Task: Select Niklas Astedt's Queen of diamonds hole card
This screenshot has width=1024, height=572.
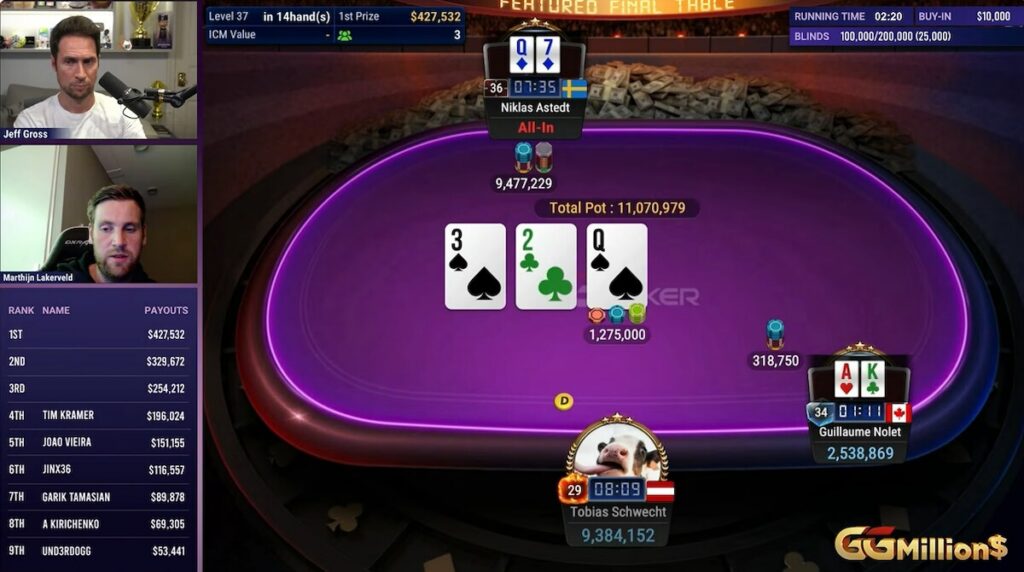Action: coord(521,56)
